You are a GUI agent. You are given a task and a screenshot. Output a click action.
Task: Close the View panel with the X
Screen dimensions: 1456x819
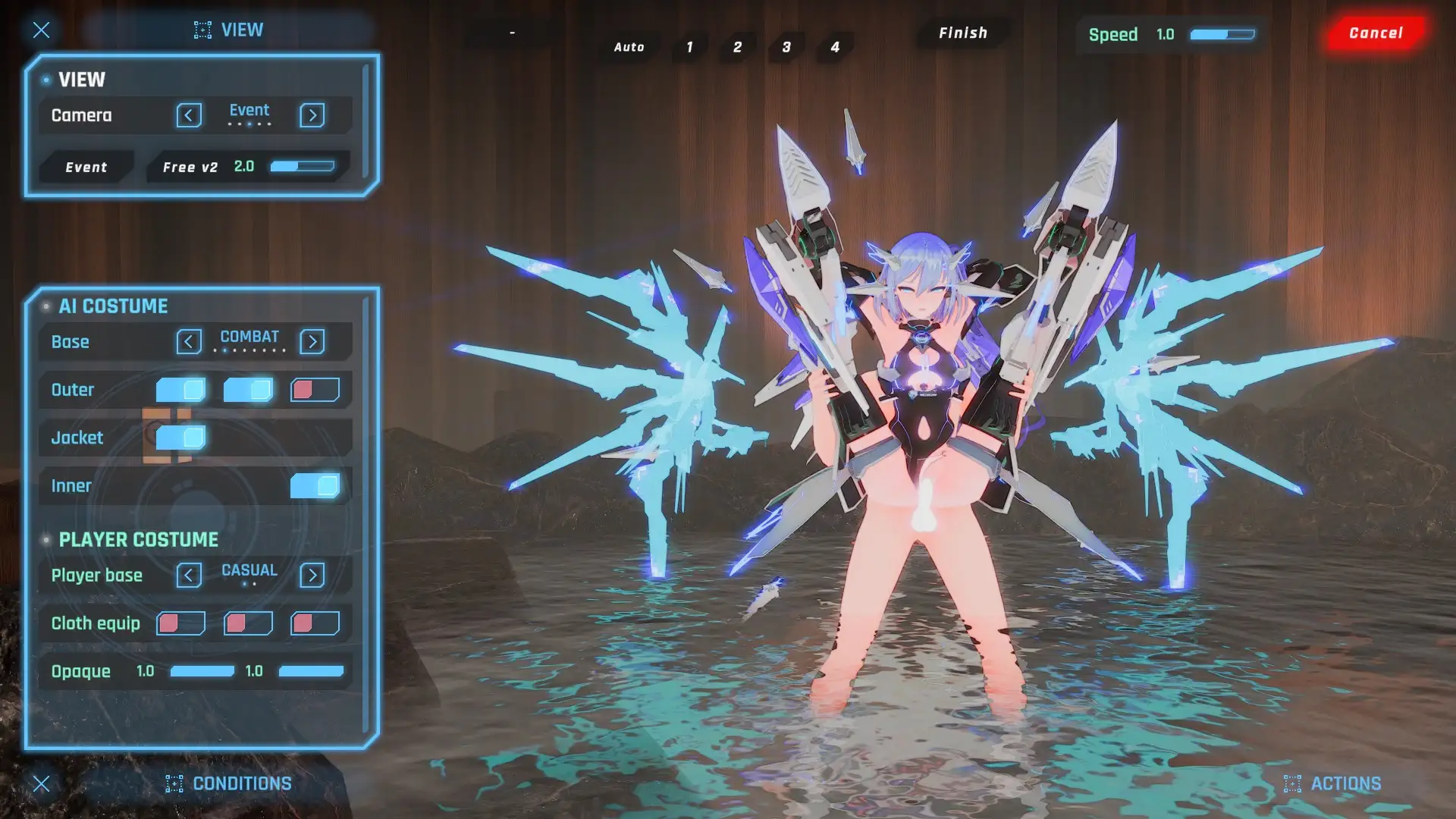point(42,30)
